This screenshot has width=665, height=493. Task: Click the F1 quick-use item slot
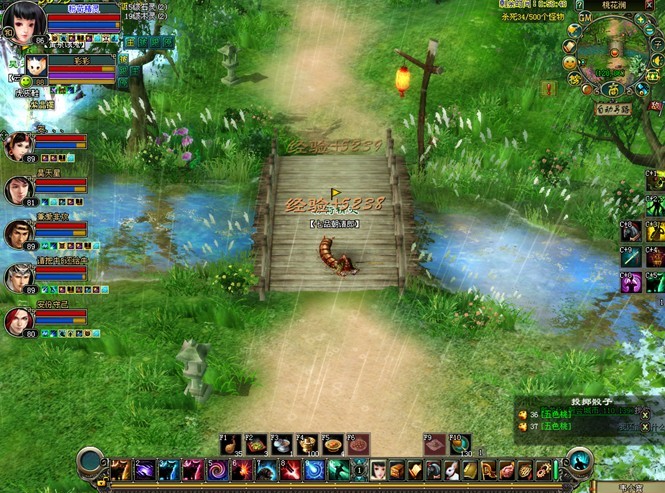pyautogui.click(x=230, y=444)
